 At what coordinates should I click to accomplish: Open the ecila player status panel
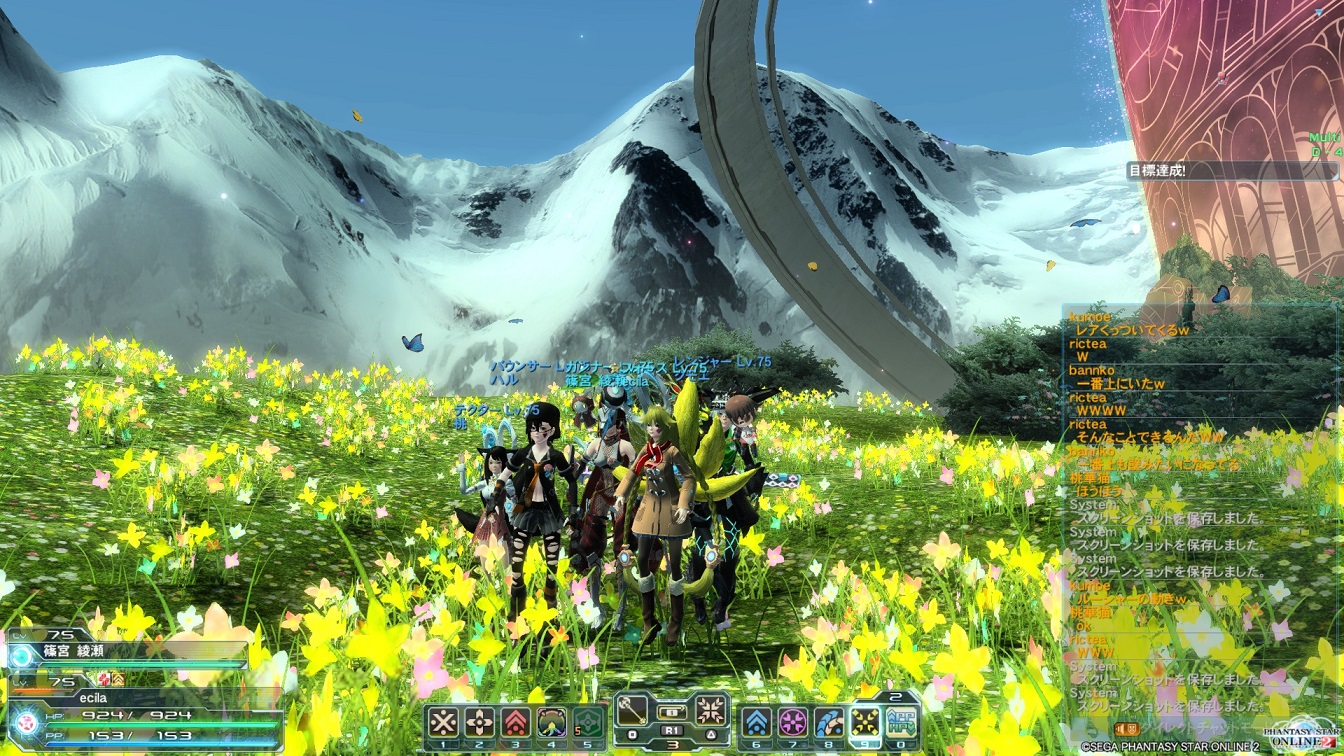[x=140, y=710]
